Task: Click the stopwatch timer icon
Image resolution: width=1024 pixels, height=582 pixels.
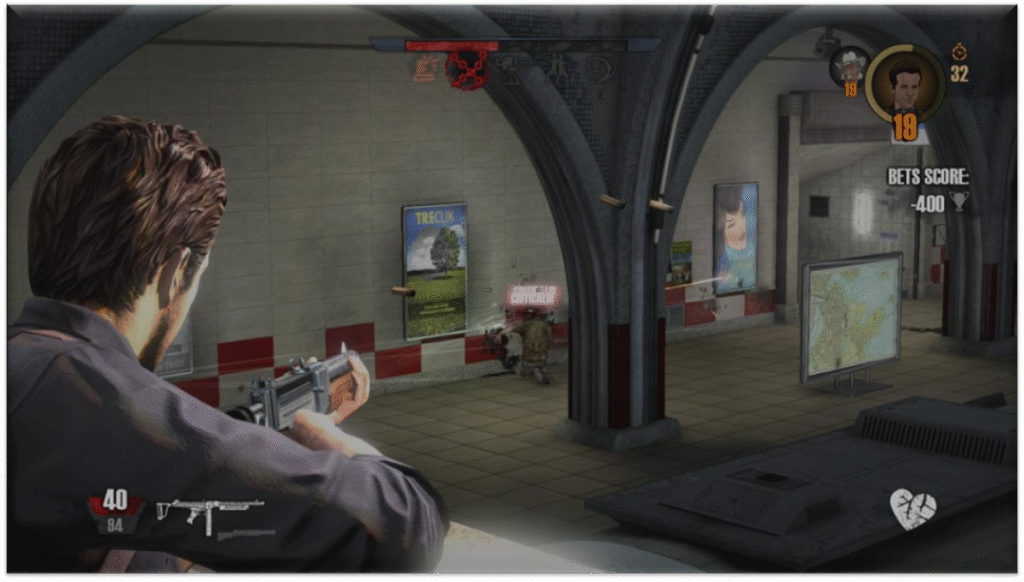Action: point(960,51)
